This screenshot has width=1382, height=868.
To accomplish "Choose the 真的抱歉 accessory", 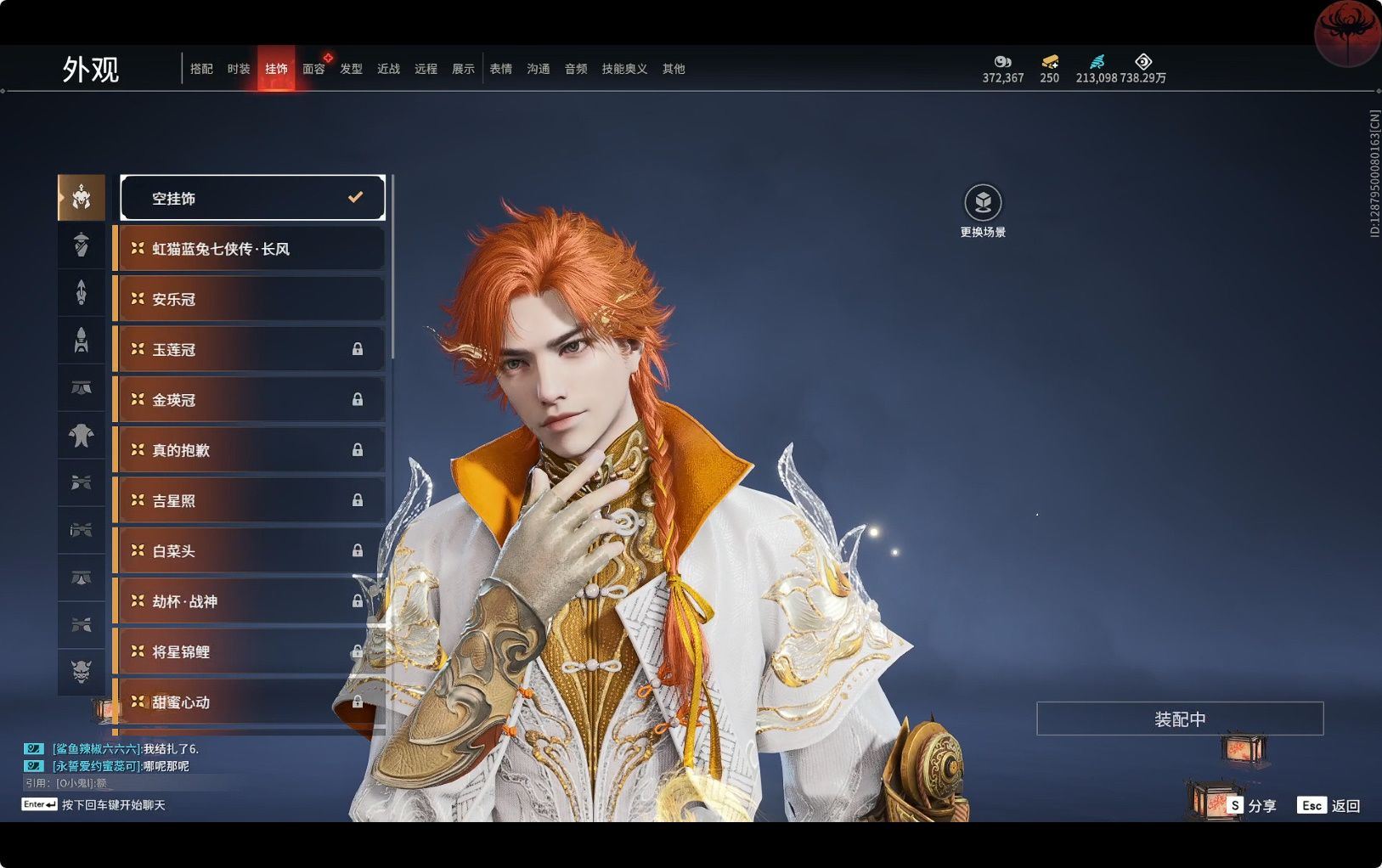I will pos(251,450).
